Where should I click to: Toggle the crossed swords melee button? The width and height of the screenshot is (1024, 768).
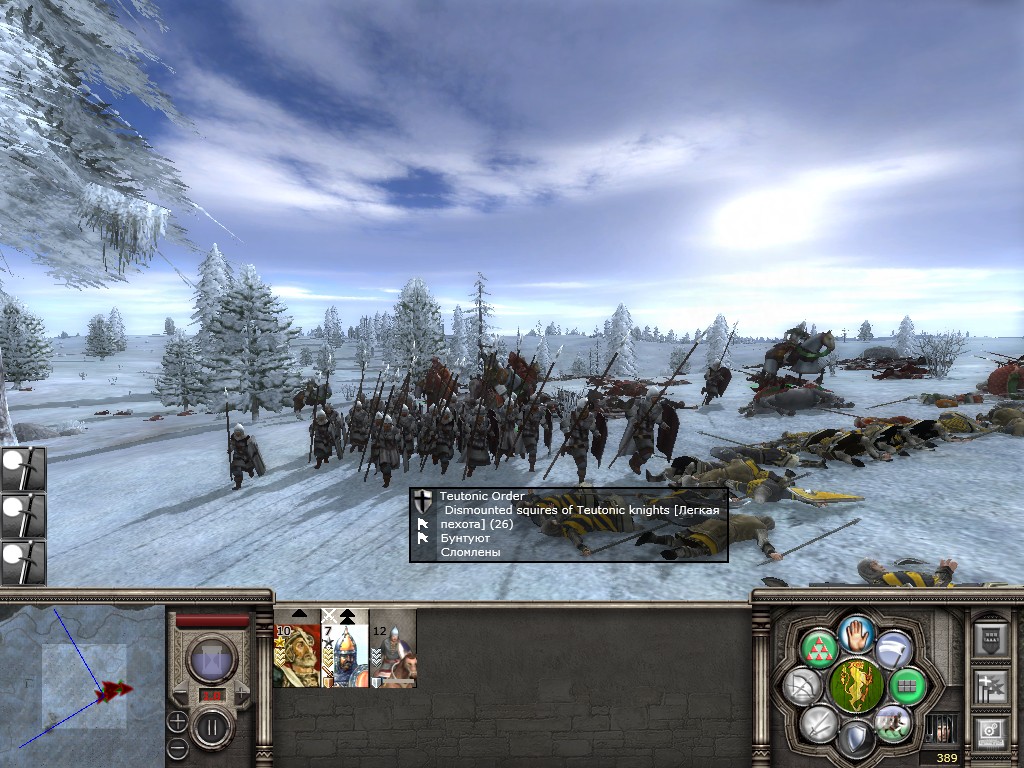pyautogui.click(x=820, y=722)
